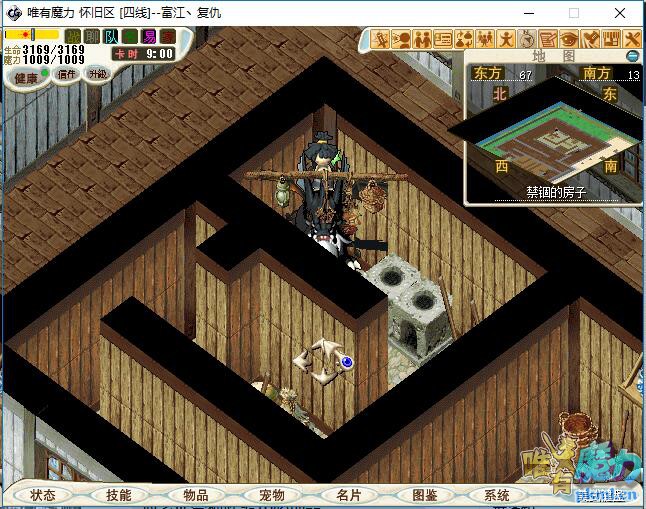Toggle the 易 trade mode icon
646x509 pixels.
[149, 37]
